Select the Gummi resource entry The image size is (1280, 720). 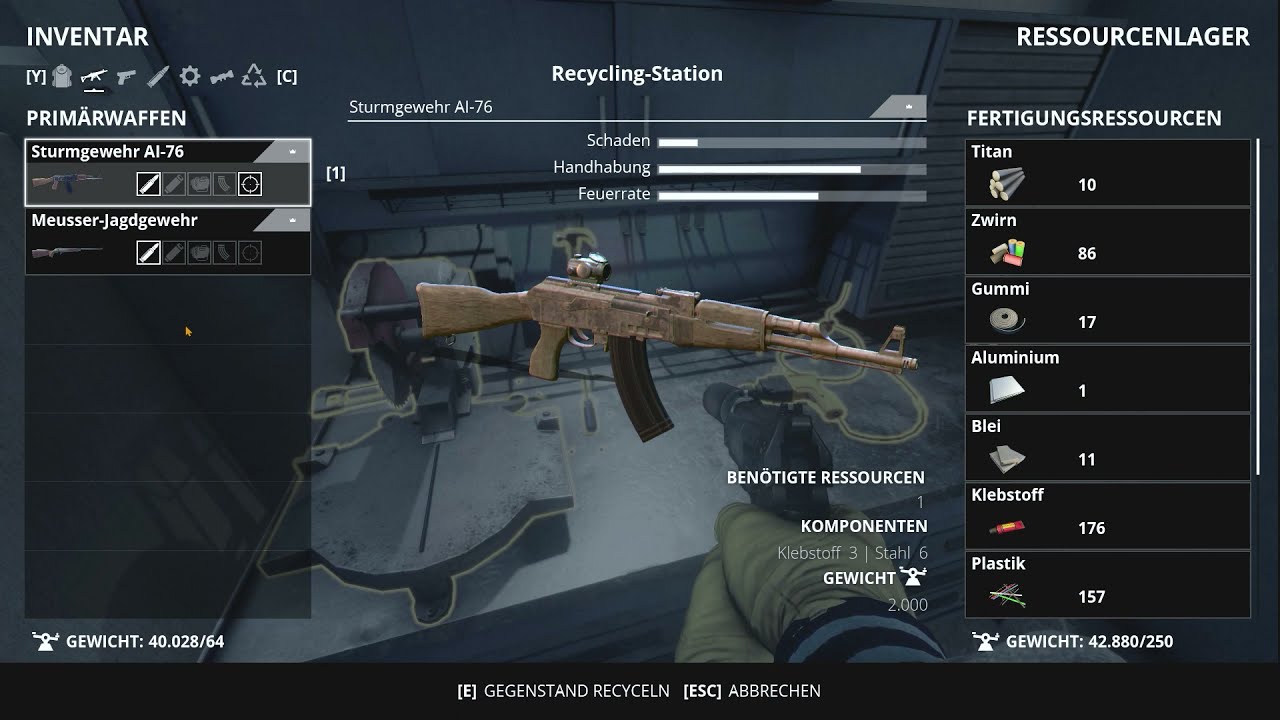point(1108,310)
